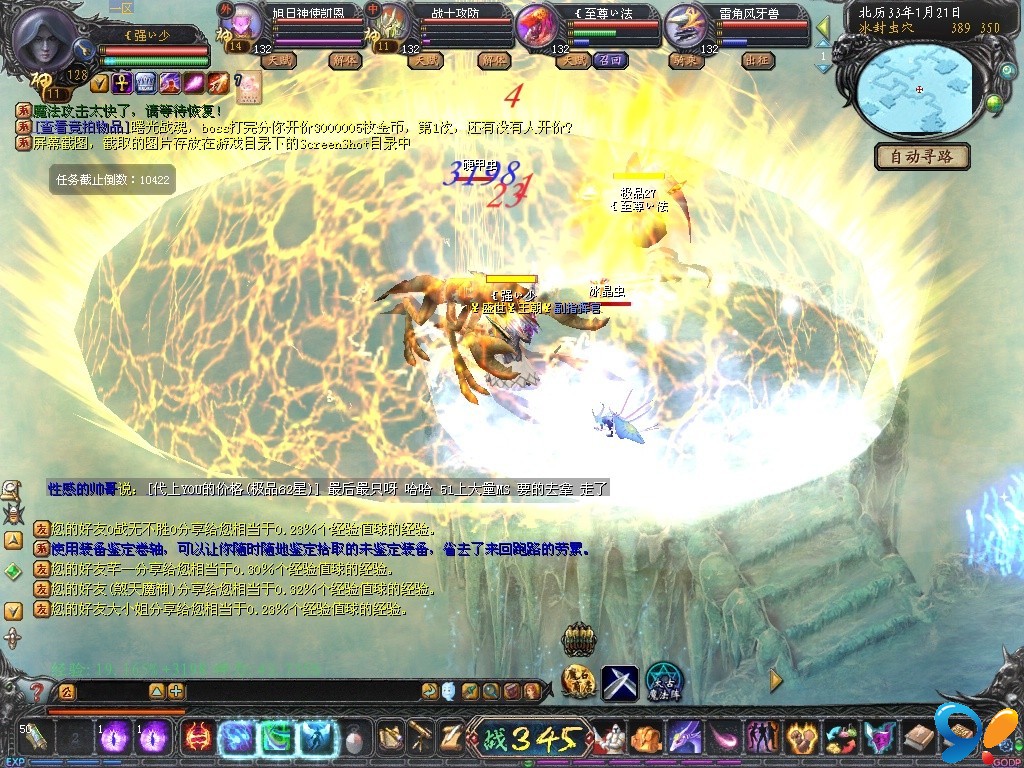Open the brown book icon in bottom menu
The height and width of the screenshot is (768, 1024).
pyautogui.click(x=918, y=738)
